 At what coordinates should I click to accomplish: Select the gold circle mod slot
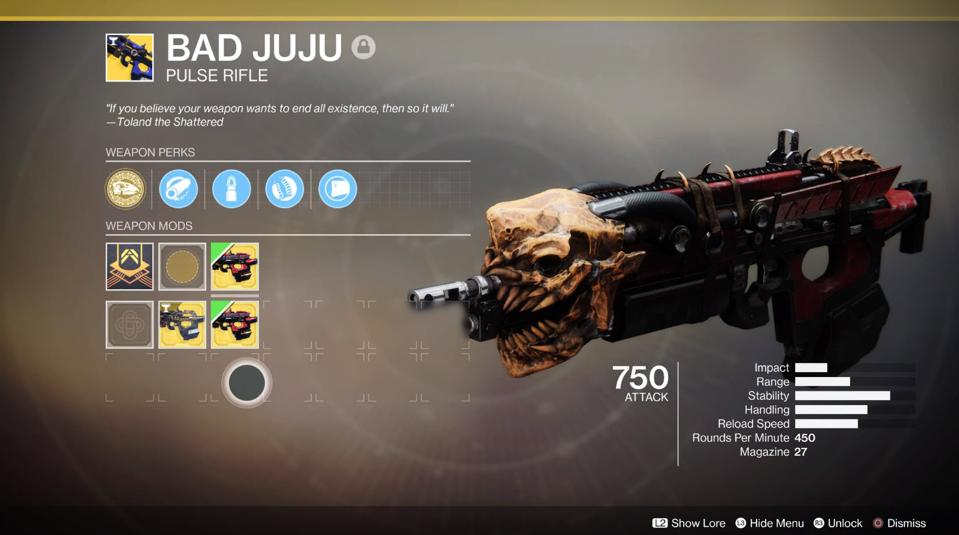point(182,267)
